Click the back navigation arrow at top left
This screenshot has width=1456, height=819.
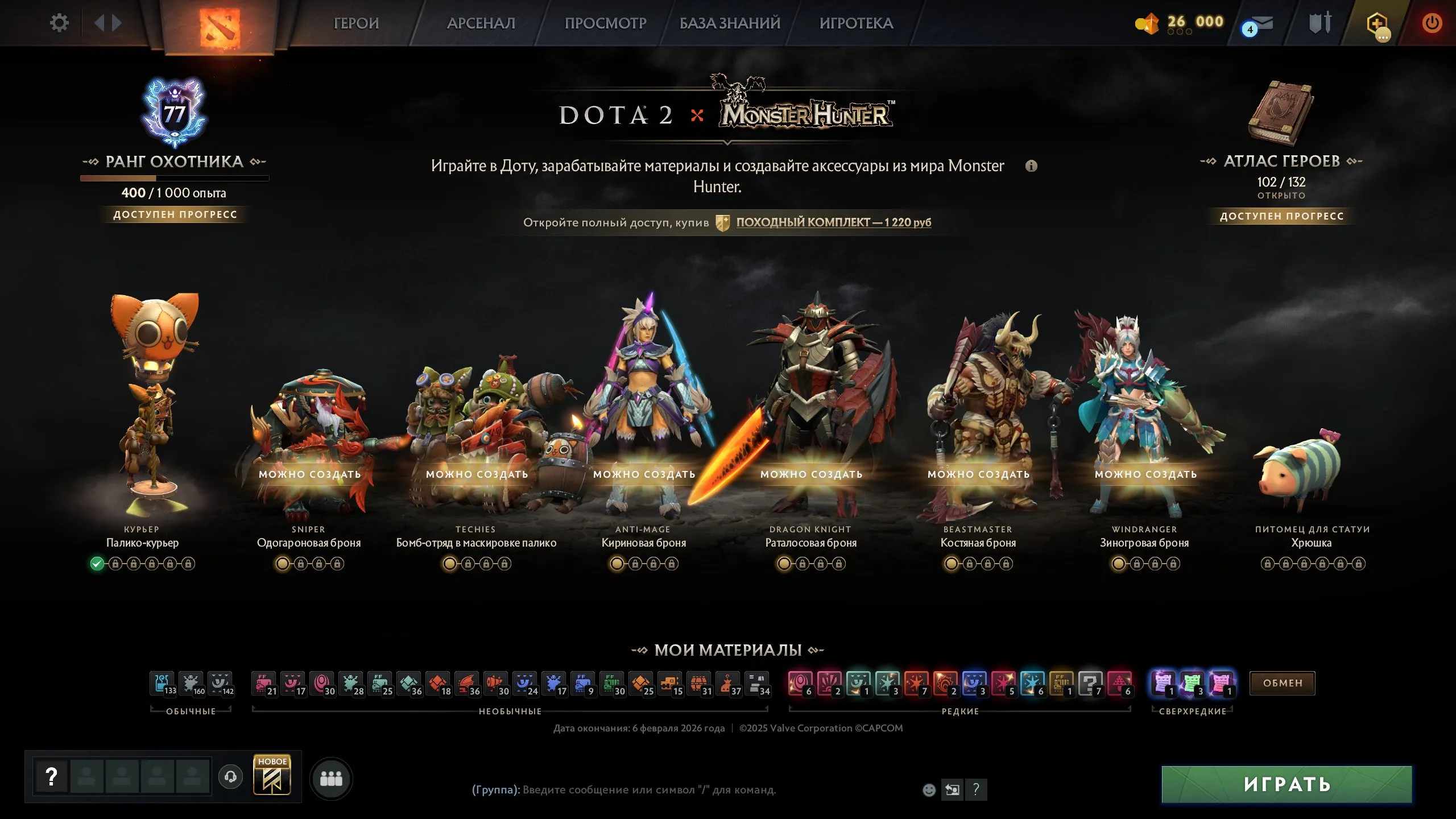(100, 23)
